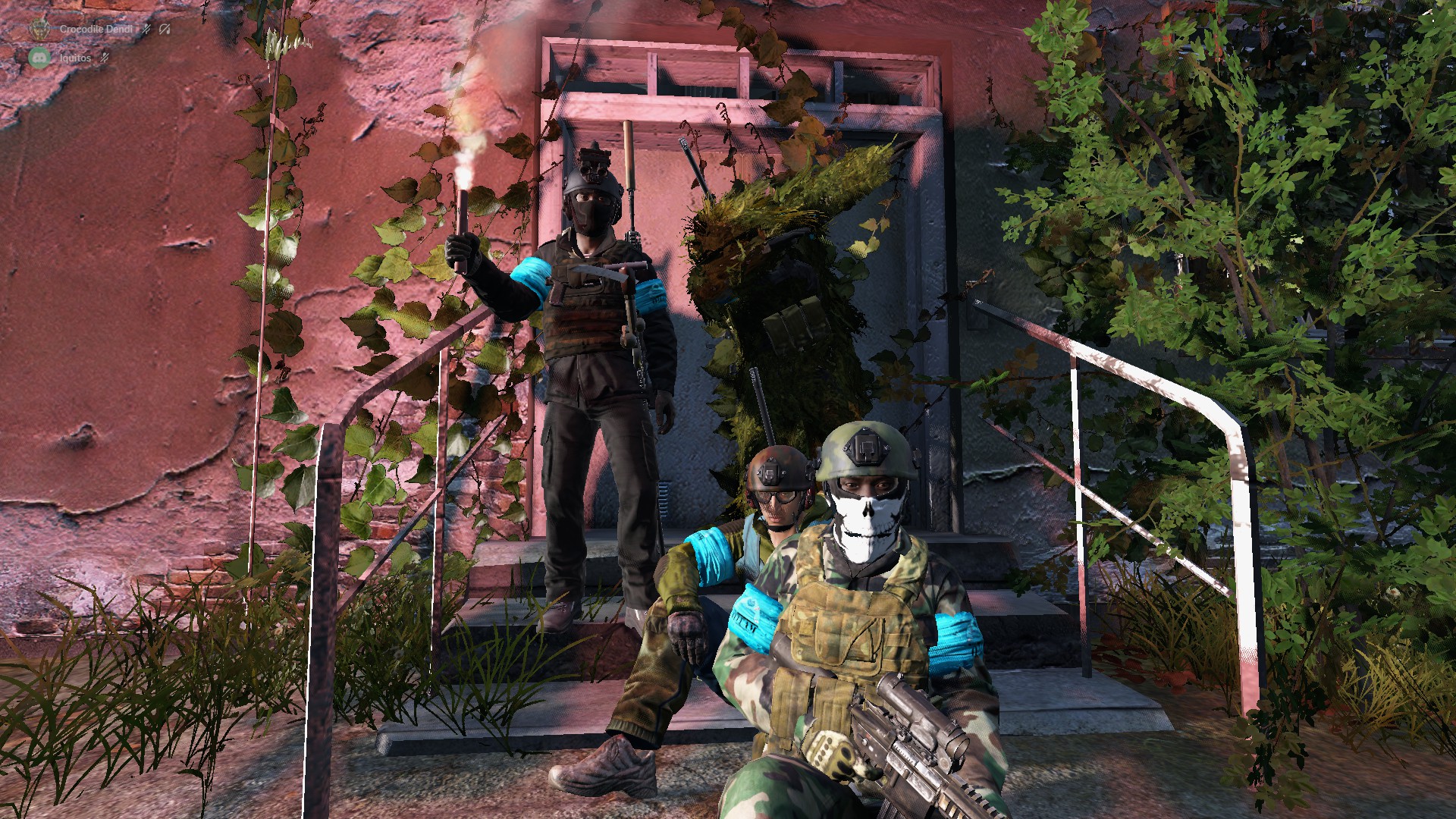Click Iquitos's green Discord avatar
This screenshot has height=819, width=1456.
tap(39, 58)
